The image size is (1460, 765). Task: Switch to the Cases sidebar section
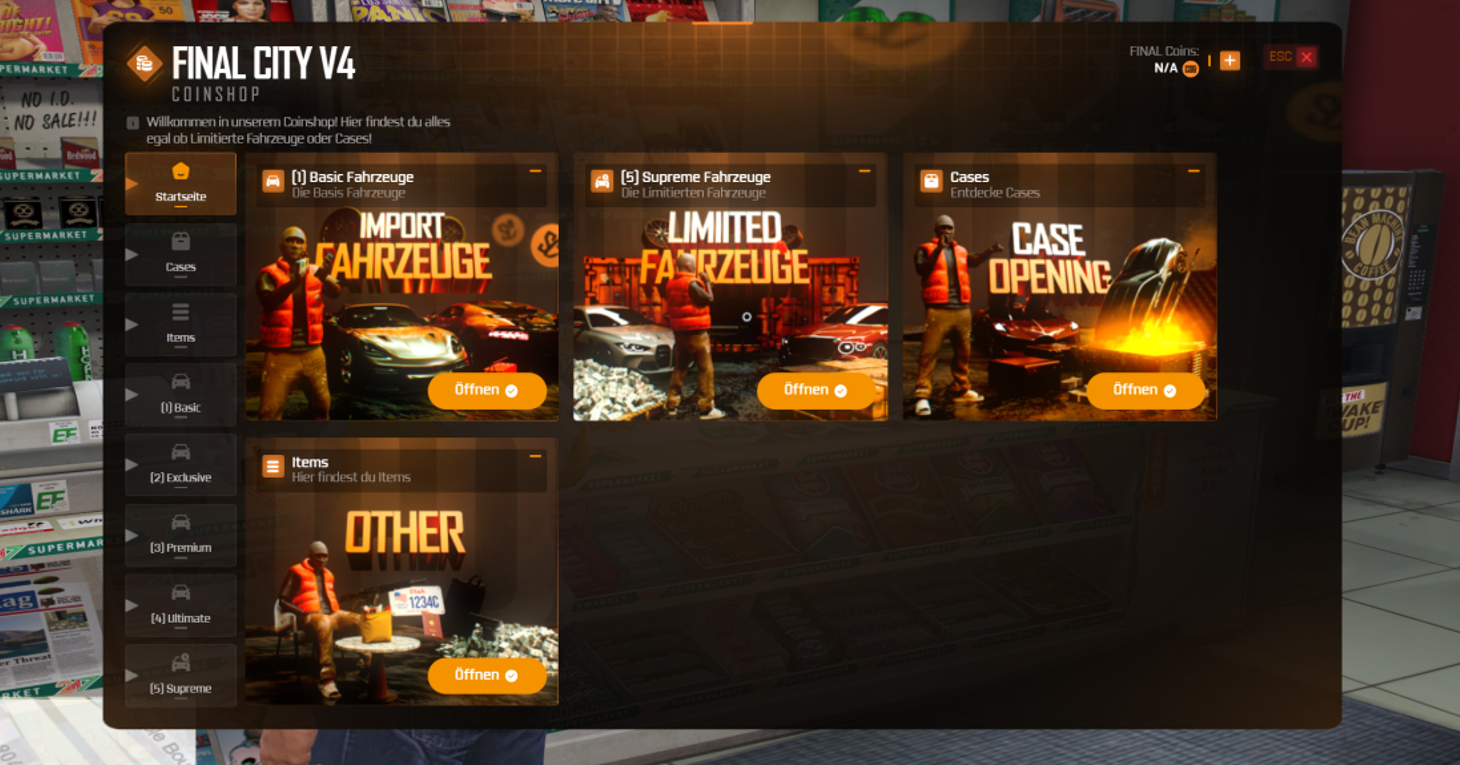pyautogui.click(x=181, y=254)
